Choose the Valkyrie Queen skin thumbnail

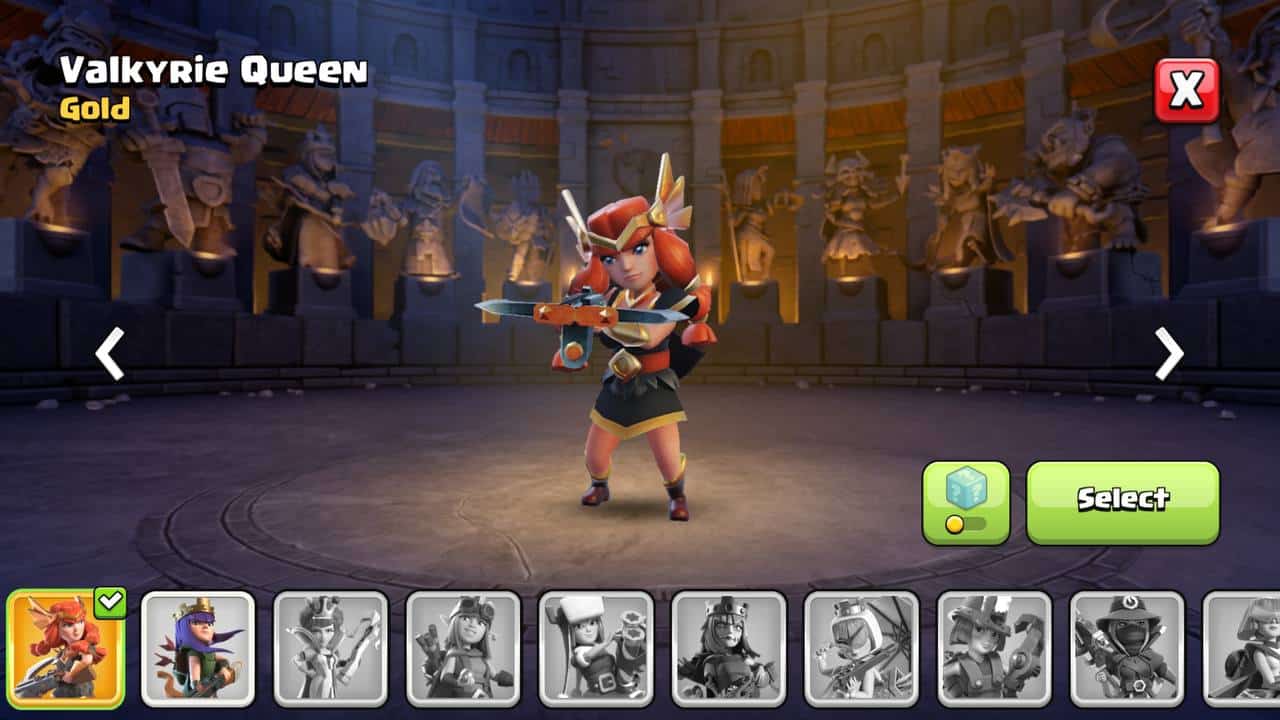pyautogui.click(x=66, y=649)
